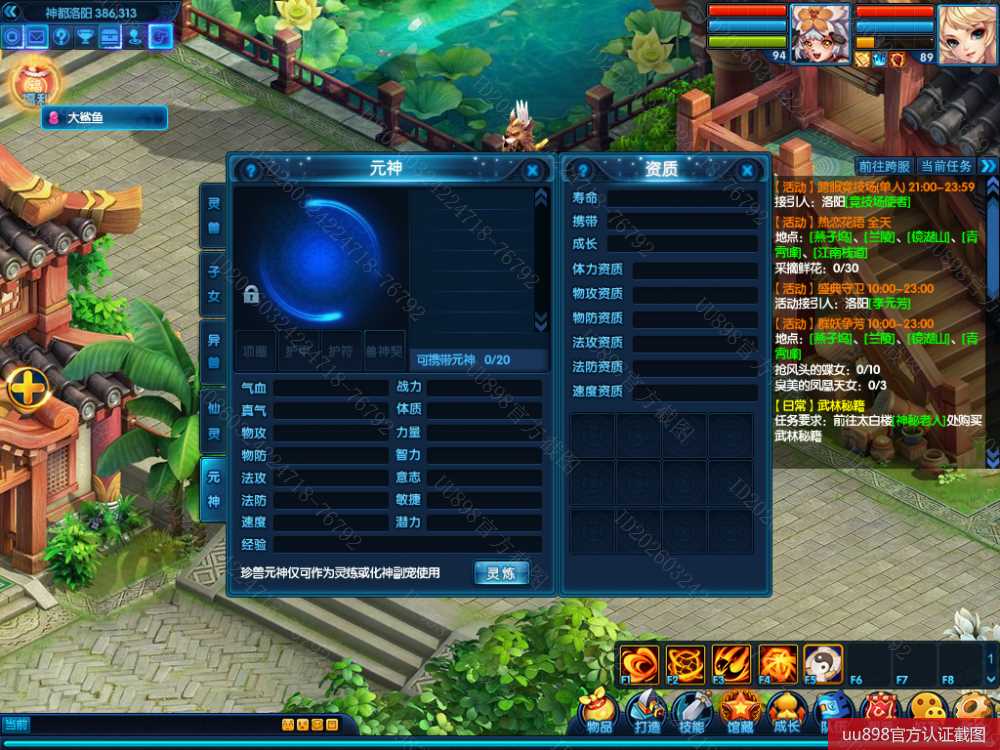Toggle the music note icon
1000x750 pixels.
[160, 37]
